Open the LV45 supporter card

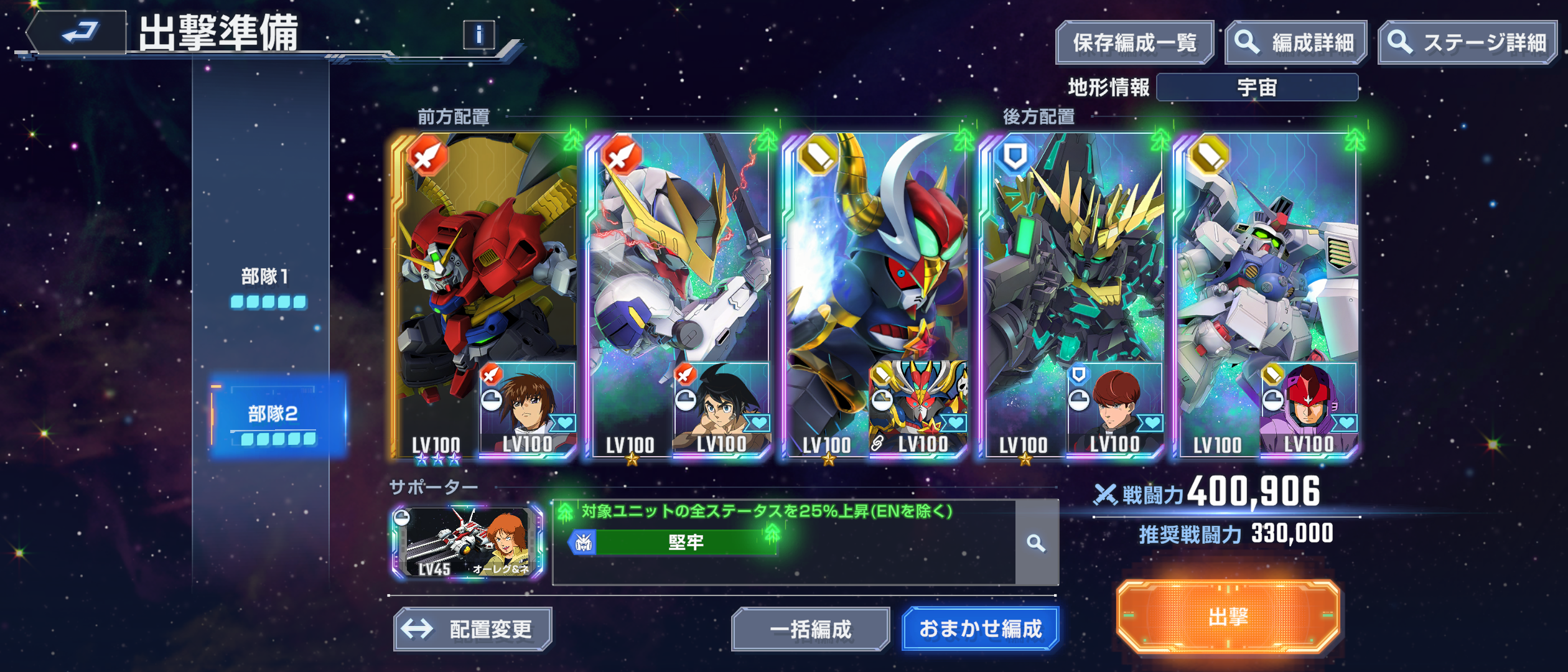pyautogui.click(x=467, y=543)
